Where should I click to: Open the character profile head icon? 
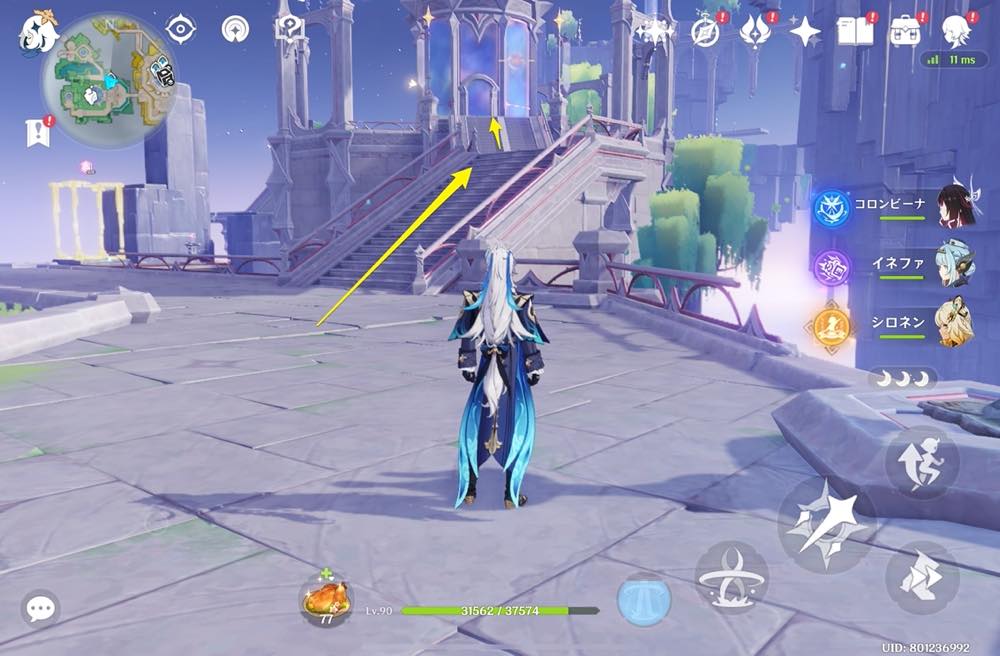tap(957, 28)
